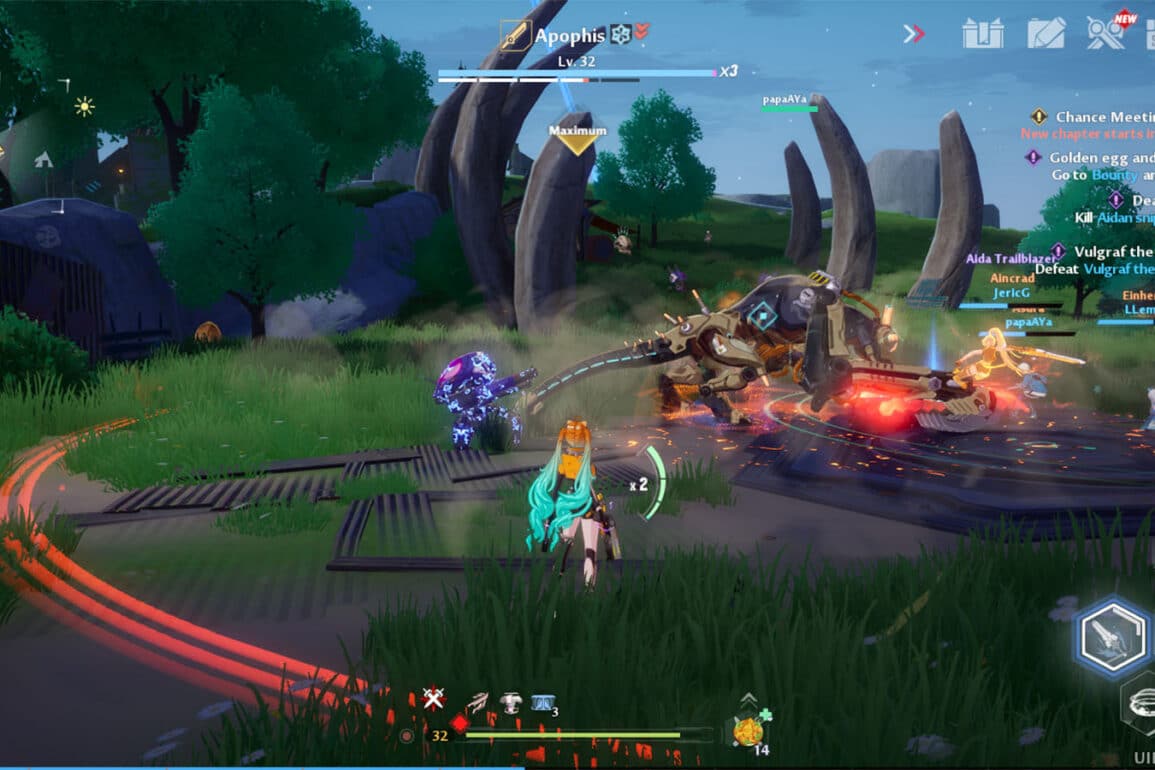Screen dimensions: 1155x770
Task: Click the blue buff icon showing 3 stacks
Action: click(x=543, y=704)
